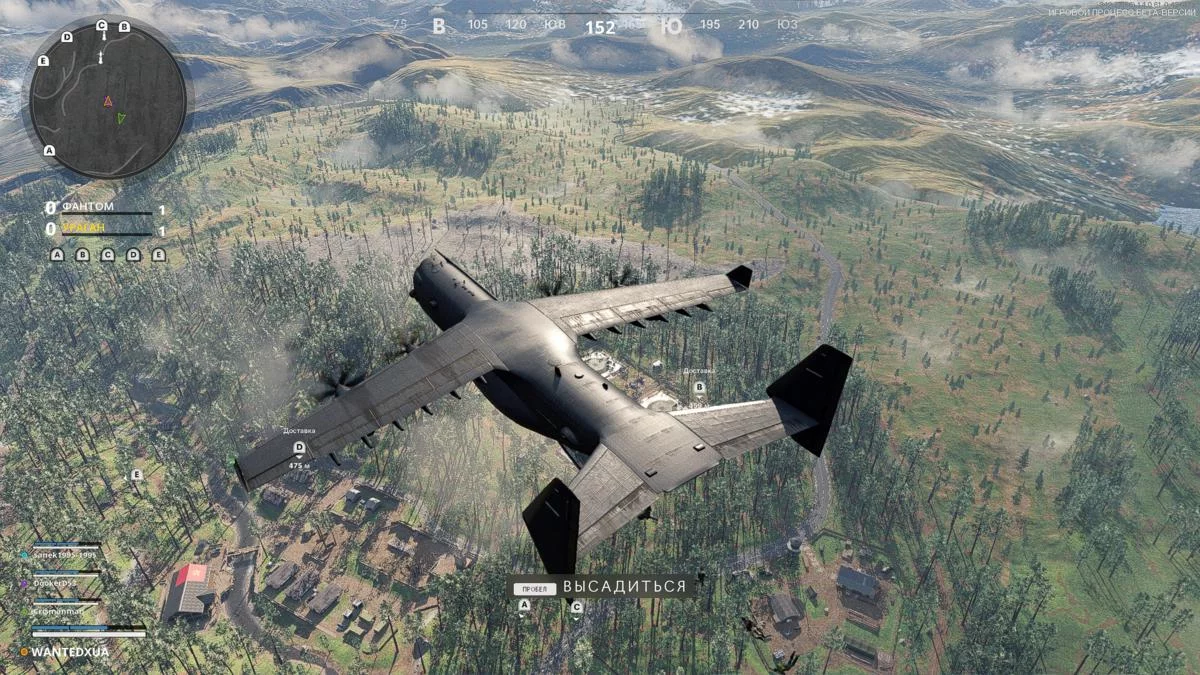This screenshot has width=1200, height=675.
Task: Choose objective A in the row under the team scores
Action: 57,255
